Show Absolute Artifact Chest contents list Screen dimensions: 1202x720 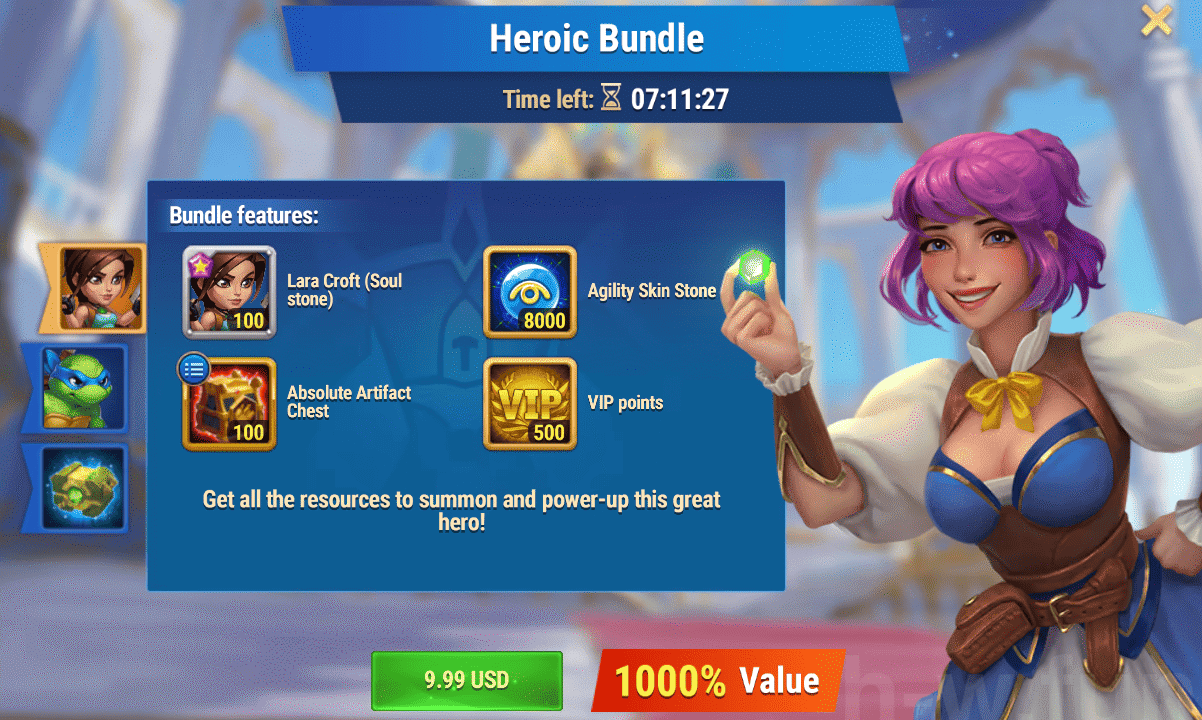click(x=194, y=369)
